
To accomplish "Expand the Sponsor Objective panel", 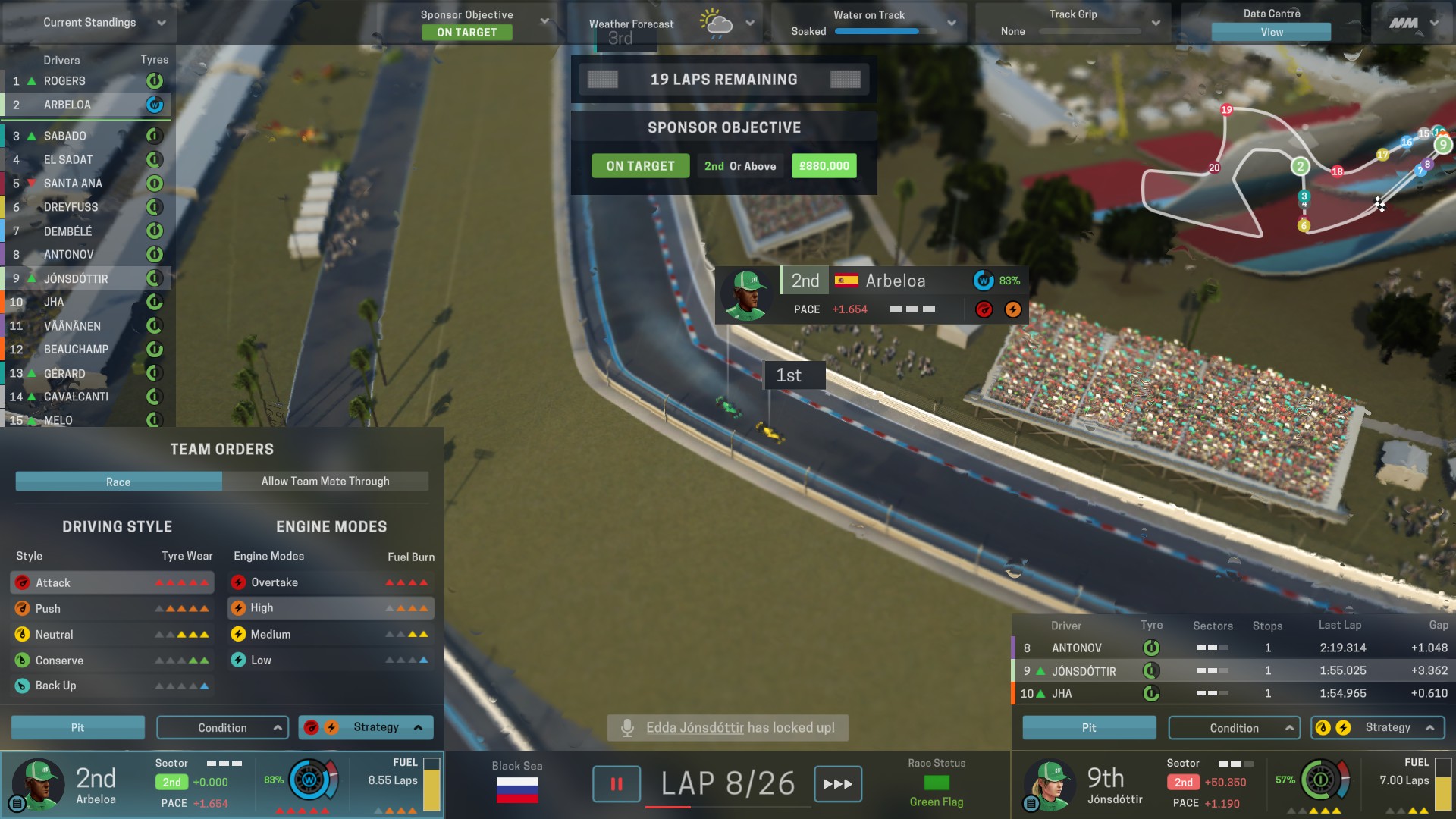I will click(544, 21).
